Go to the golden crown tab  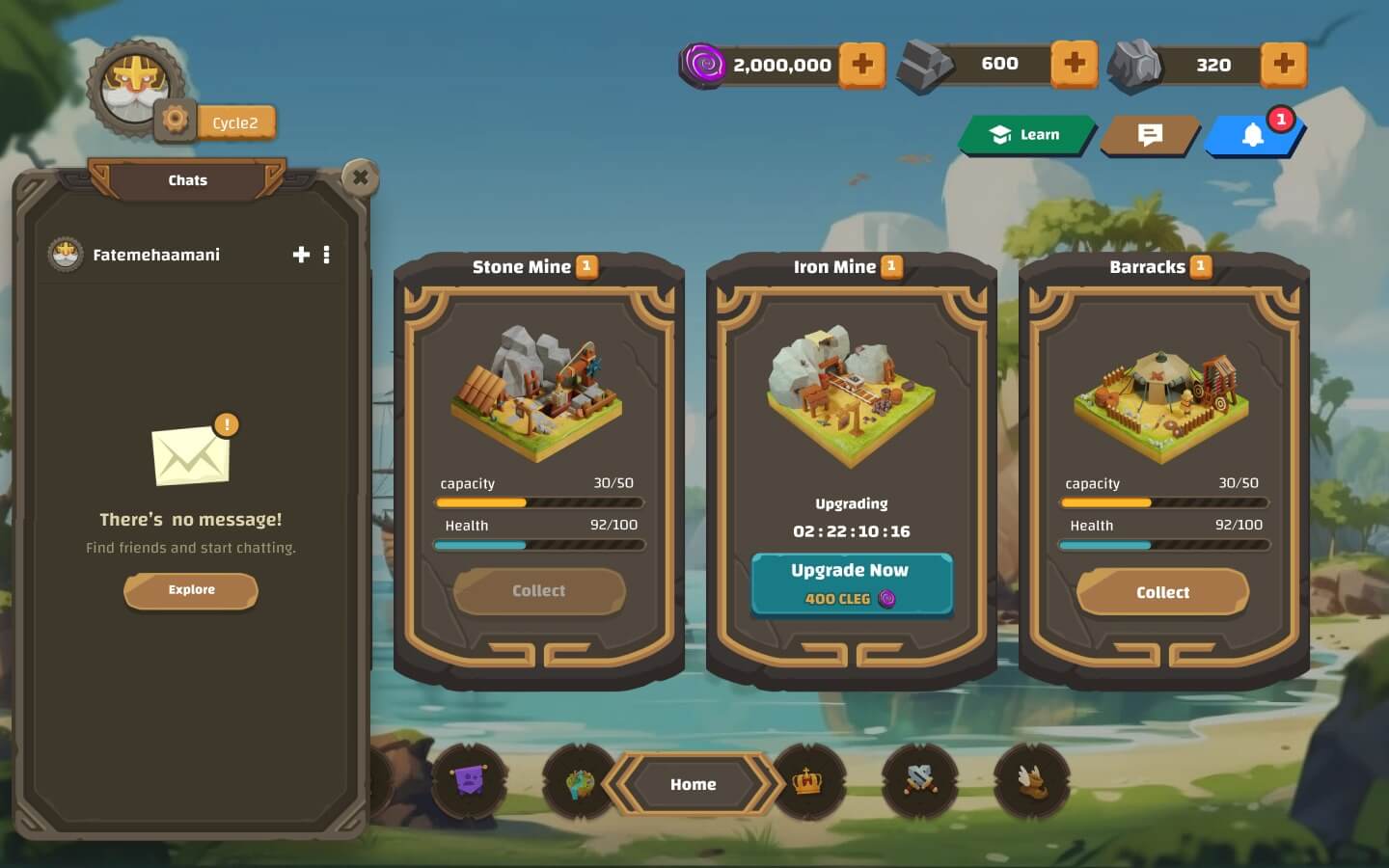[x=807, y=782]
